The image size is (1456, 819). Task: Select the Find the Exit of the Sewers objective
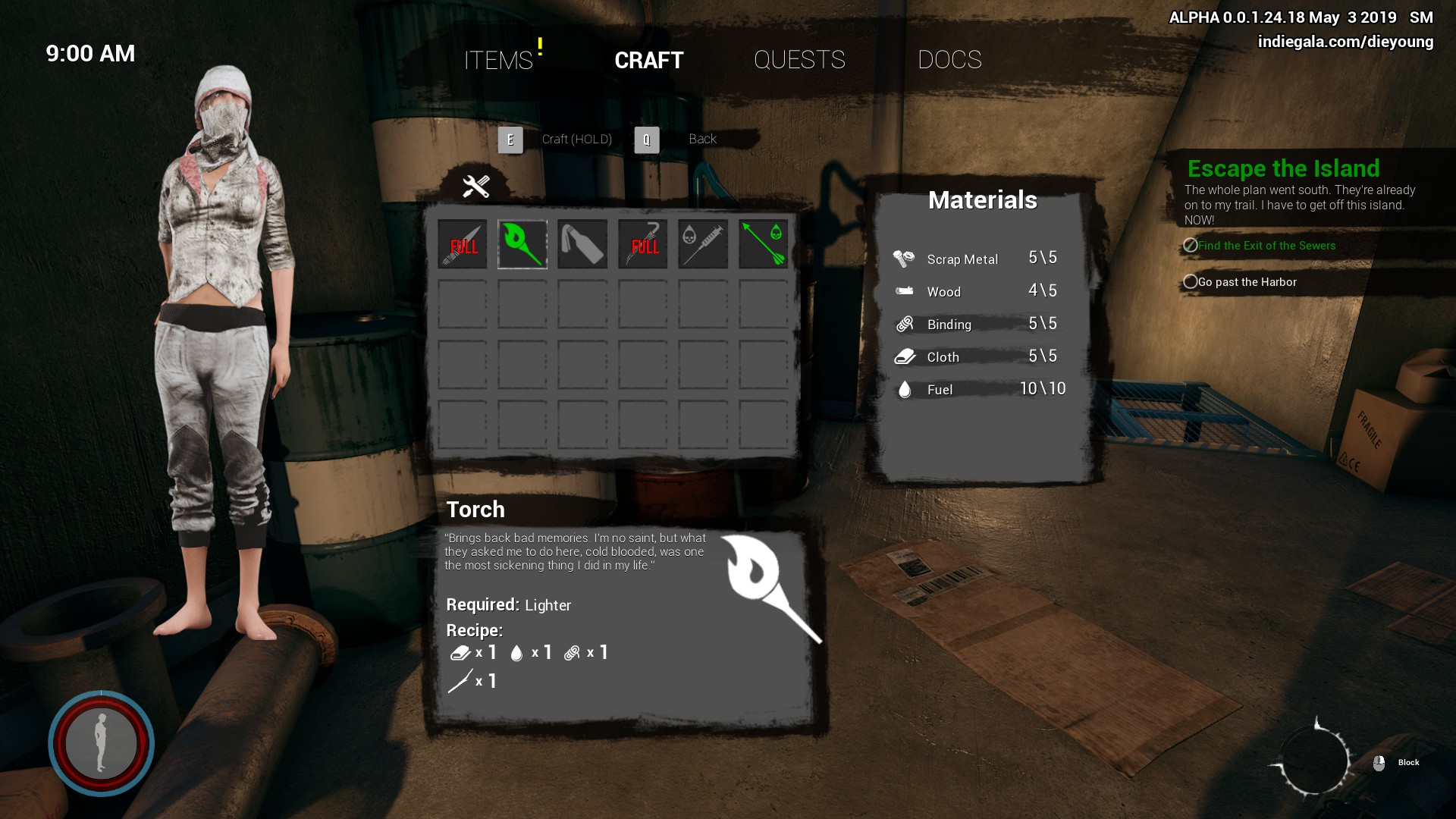point(1266,246)
